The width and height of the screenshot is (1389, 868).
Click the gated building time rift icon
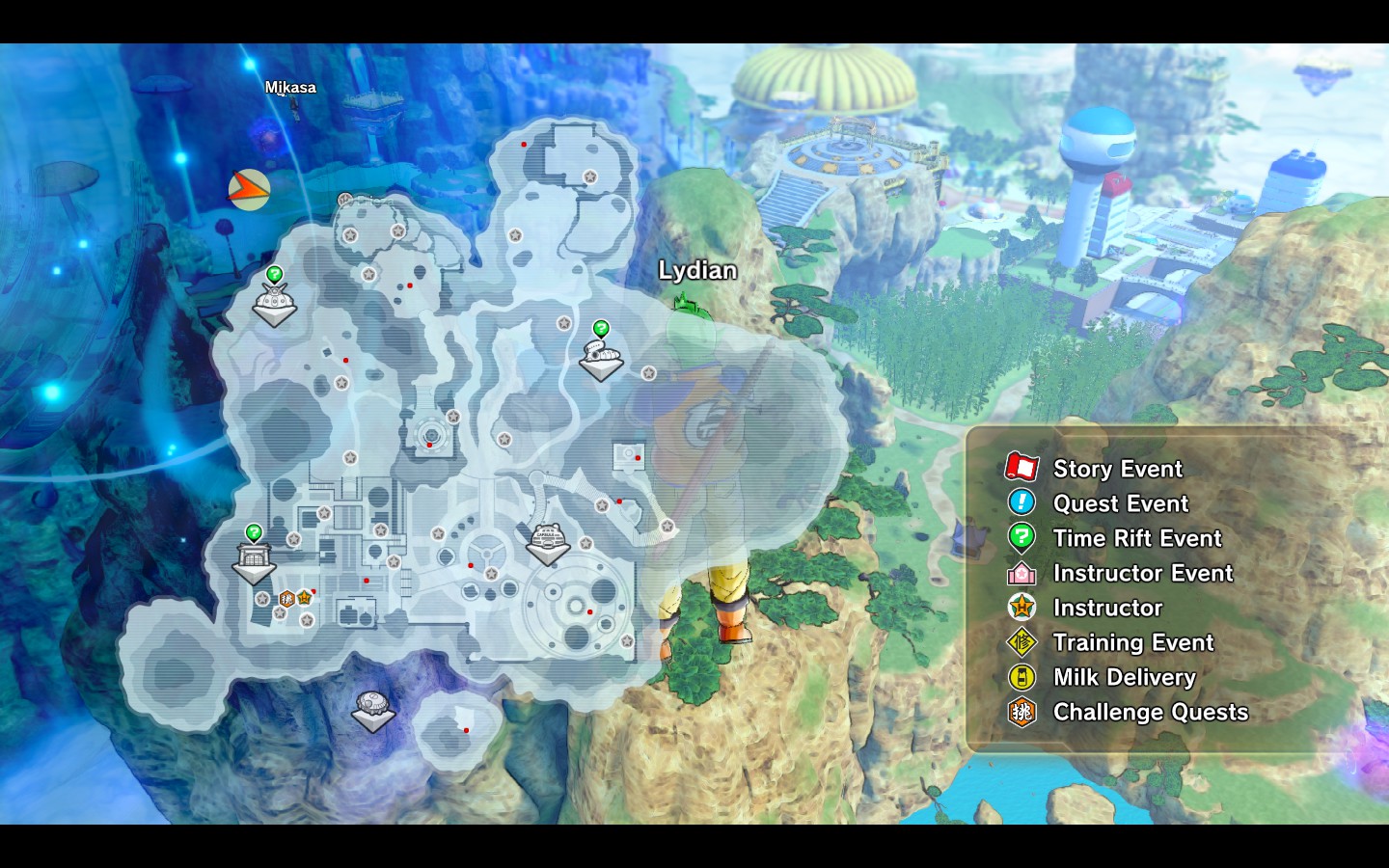point(254,557)
